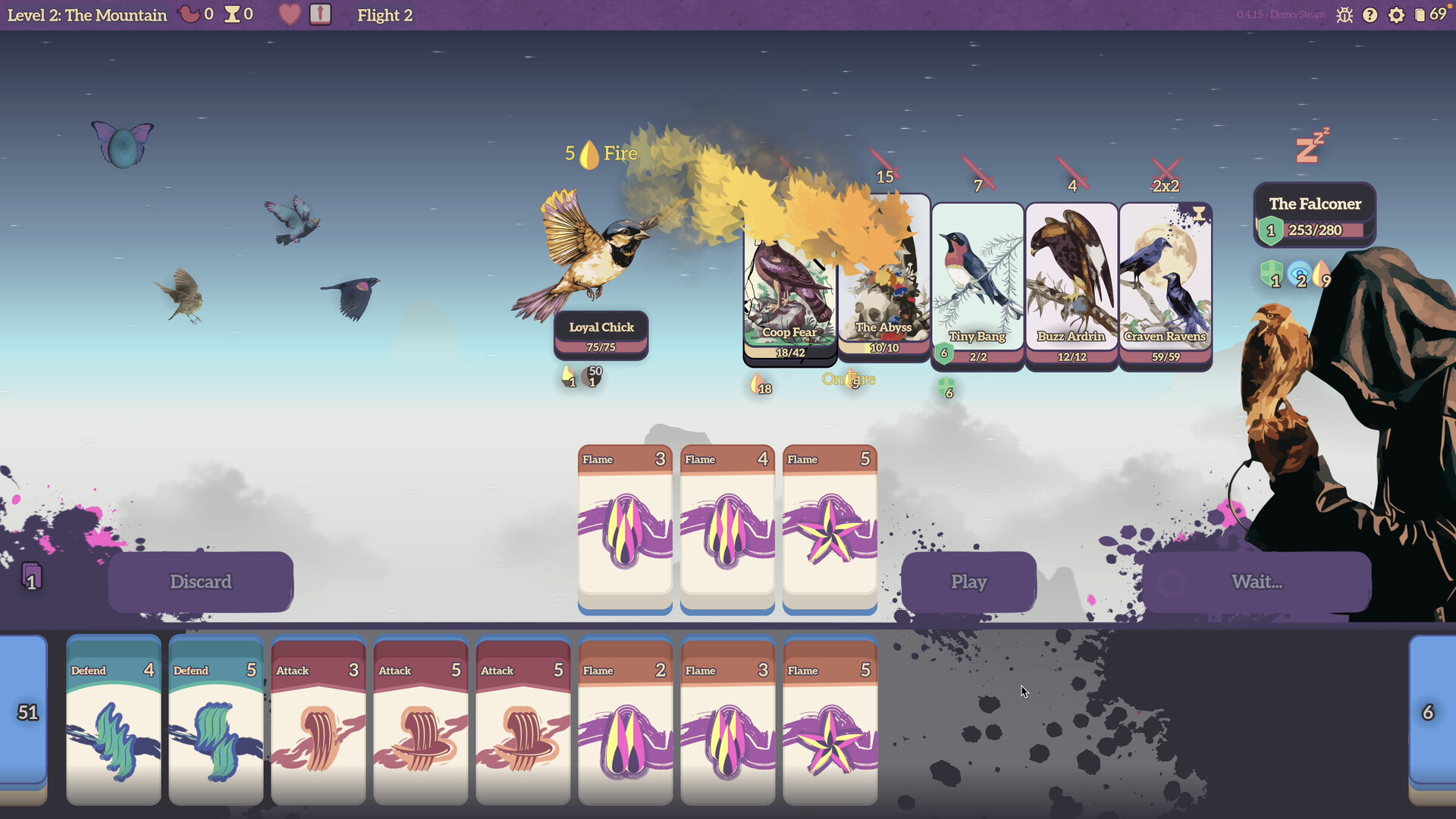This screenshot has width=1456, height=819.
Task: Choose the Defend 5 card in hand
Action: click(216, 720)
